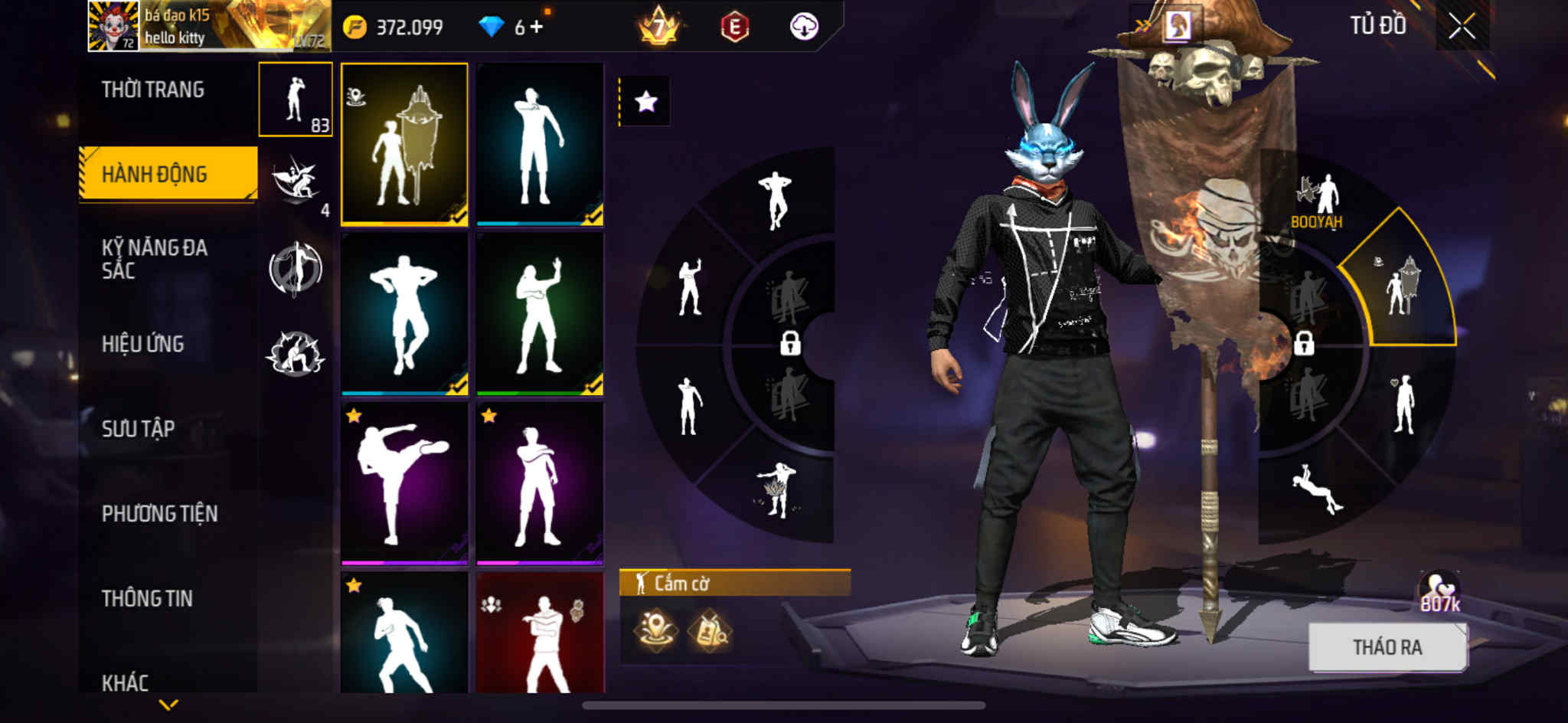Open the Hiệu Ứng category
This screenshot has width=1568, height=723.
[143, 344]
